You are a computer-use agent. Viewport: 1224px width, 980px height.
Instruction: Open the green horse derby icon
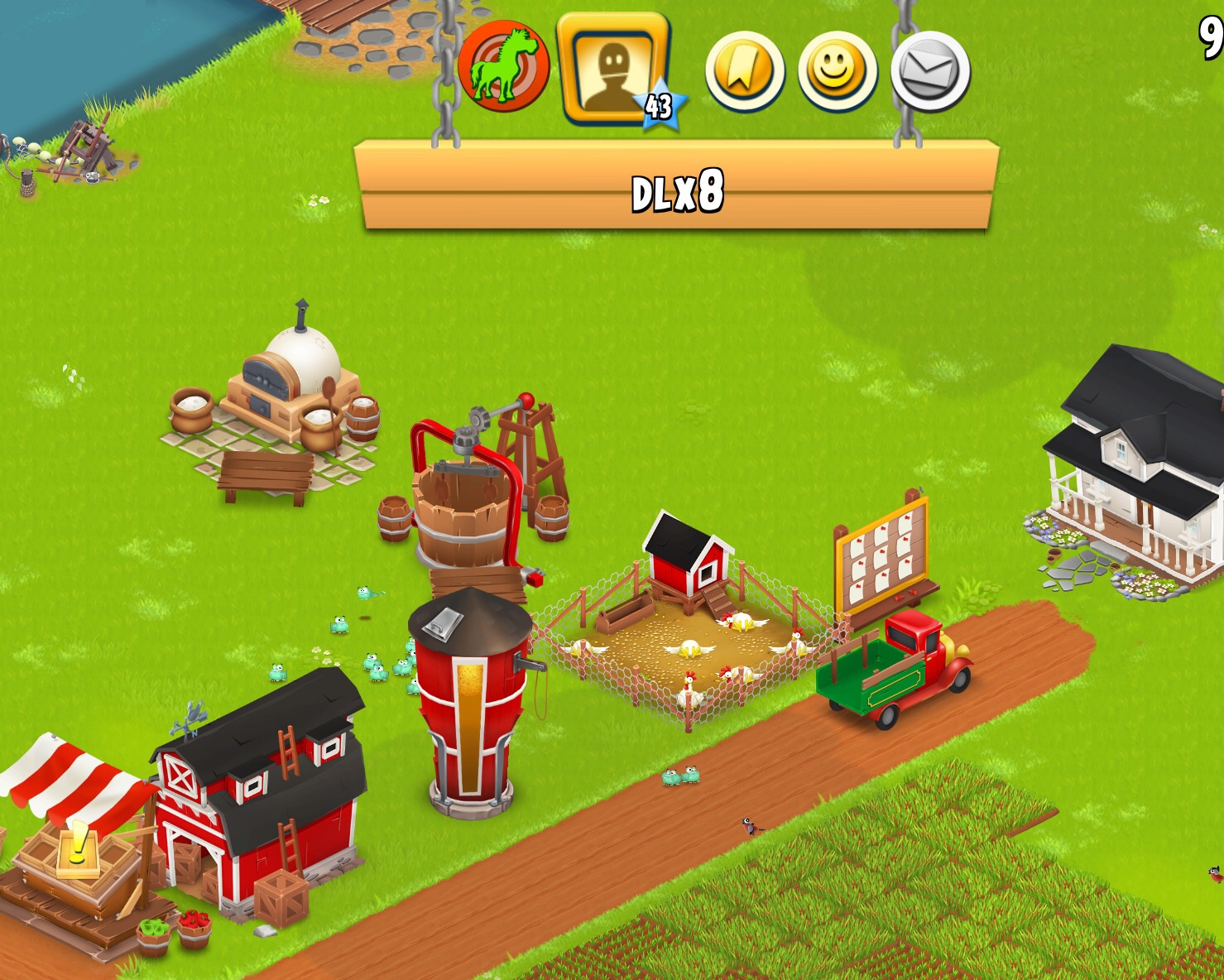point(503,66)
